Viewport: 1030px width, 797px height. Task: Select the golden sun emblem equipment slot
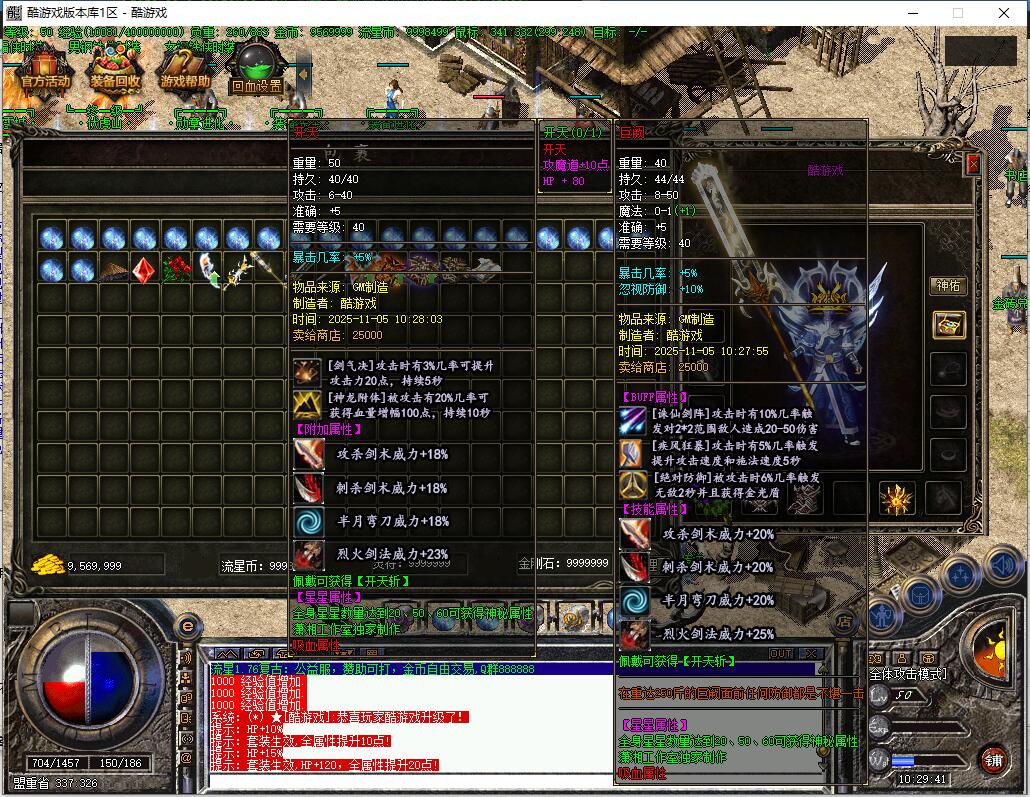[x=897, y=497]
